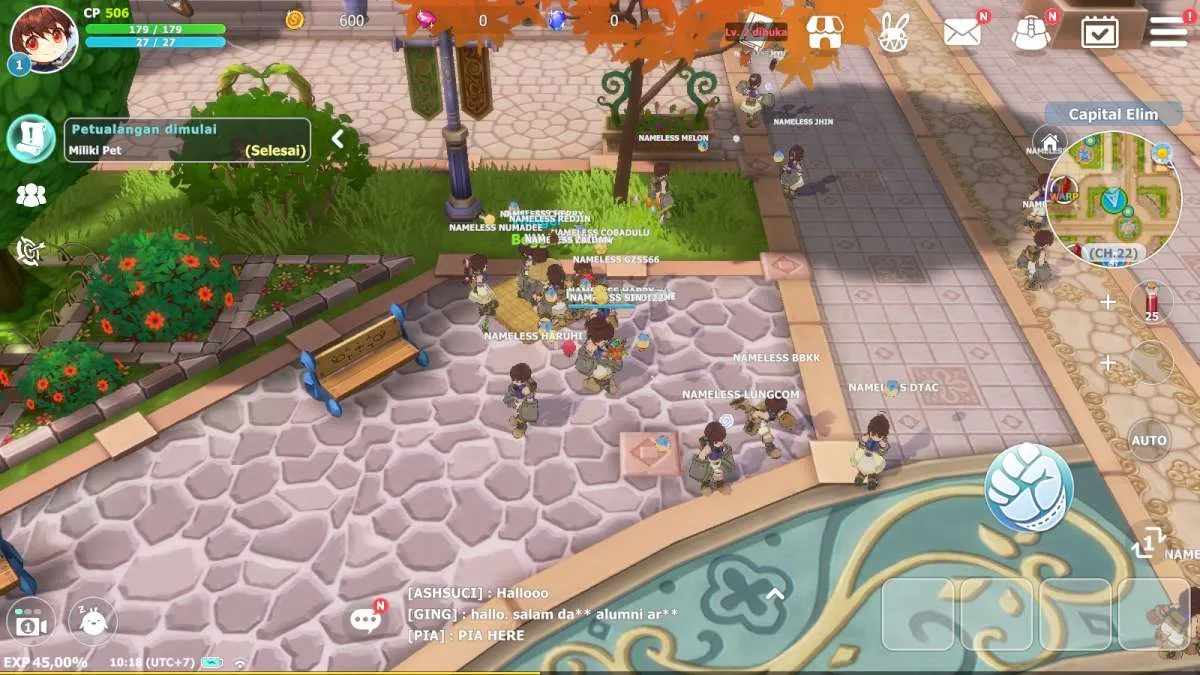Open the hamburger main menu
Screen dimensions: 1200x675
point(1167,31)
